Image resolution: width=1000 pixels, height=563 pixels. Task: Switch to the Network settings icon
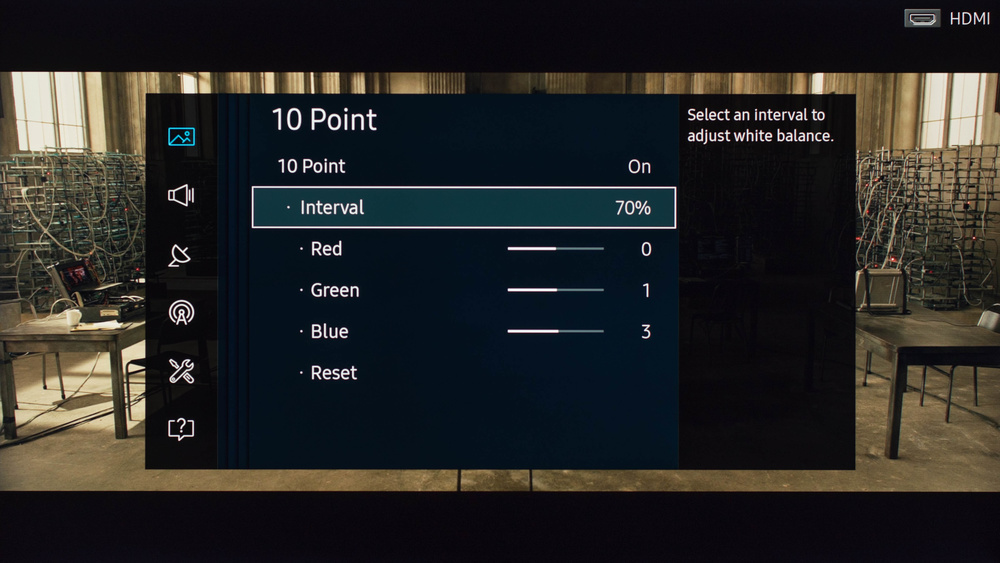(x=181, y=313)
